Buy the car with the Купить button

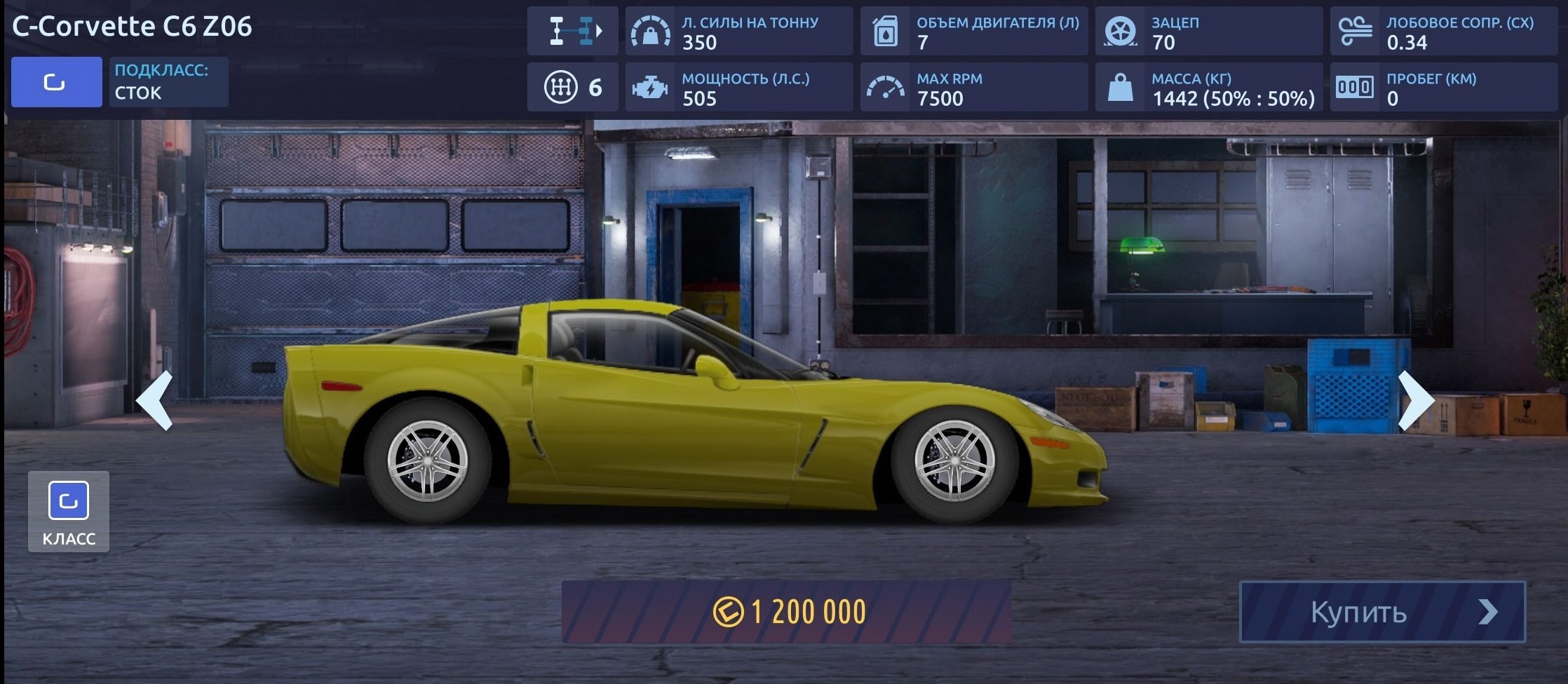coord(1382,612)
